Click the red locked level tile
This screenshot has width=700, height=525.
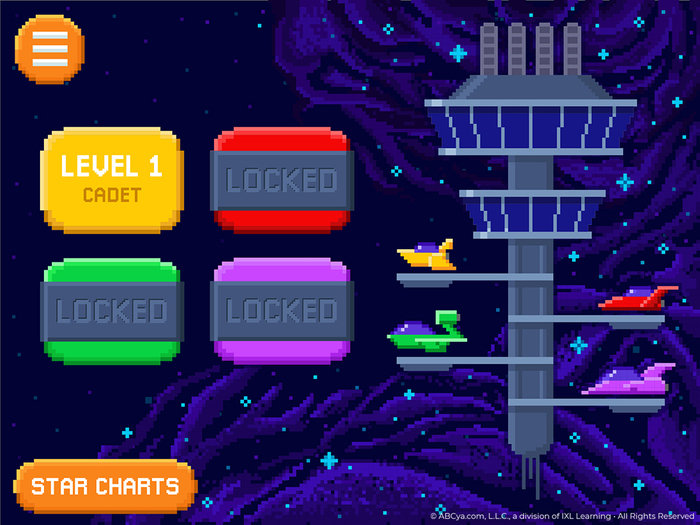click(x=281, y=180)
